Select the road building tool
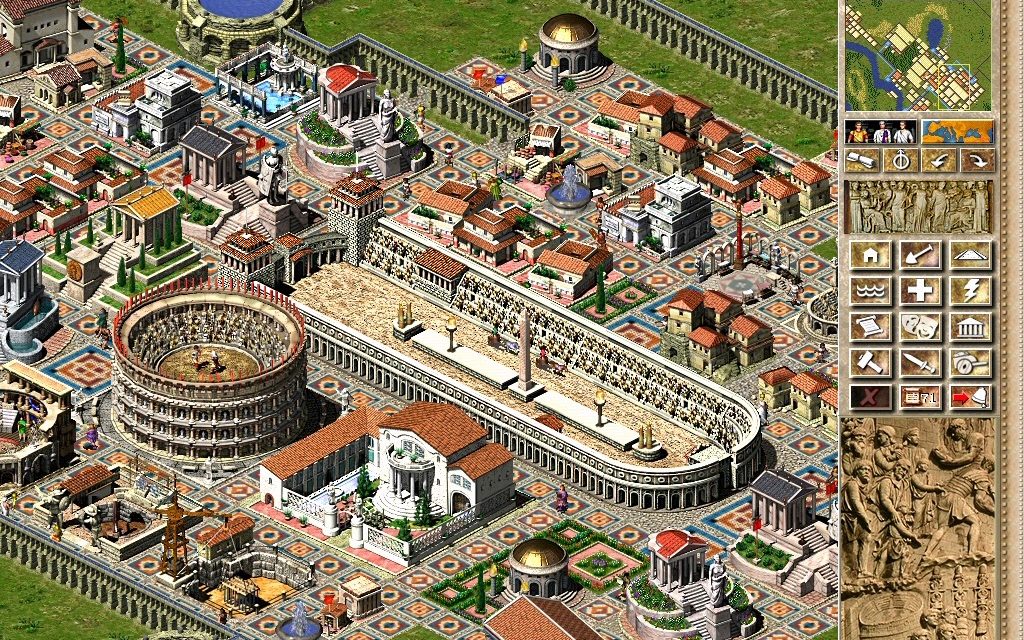This screenshot has height=640, width=1024. pyautogui.click(x=970, y=255)
